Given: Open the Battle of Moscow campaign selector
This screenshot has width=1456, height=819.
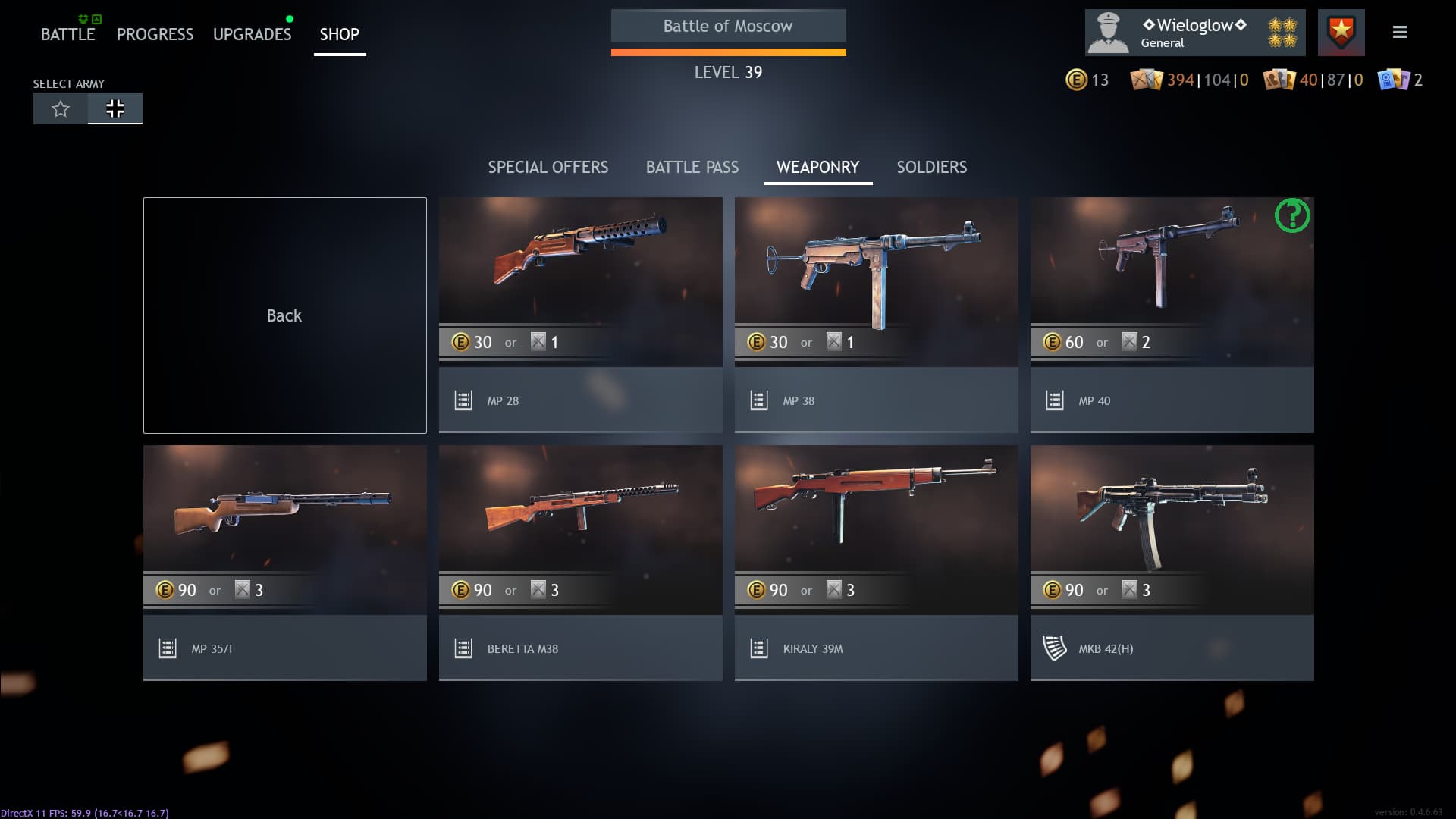Looking at the screenshot, I should 728,27.
